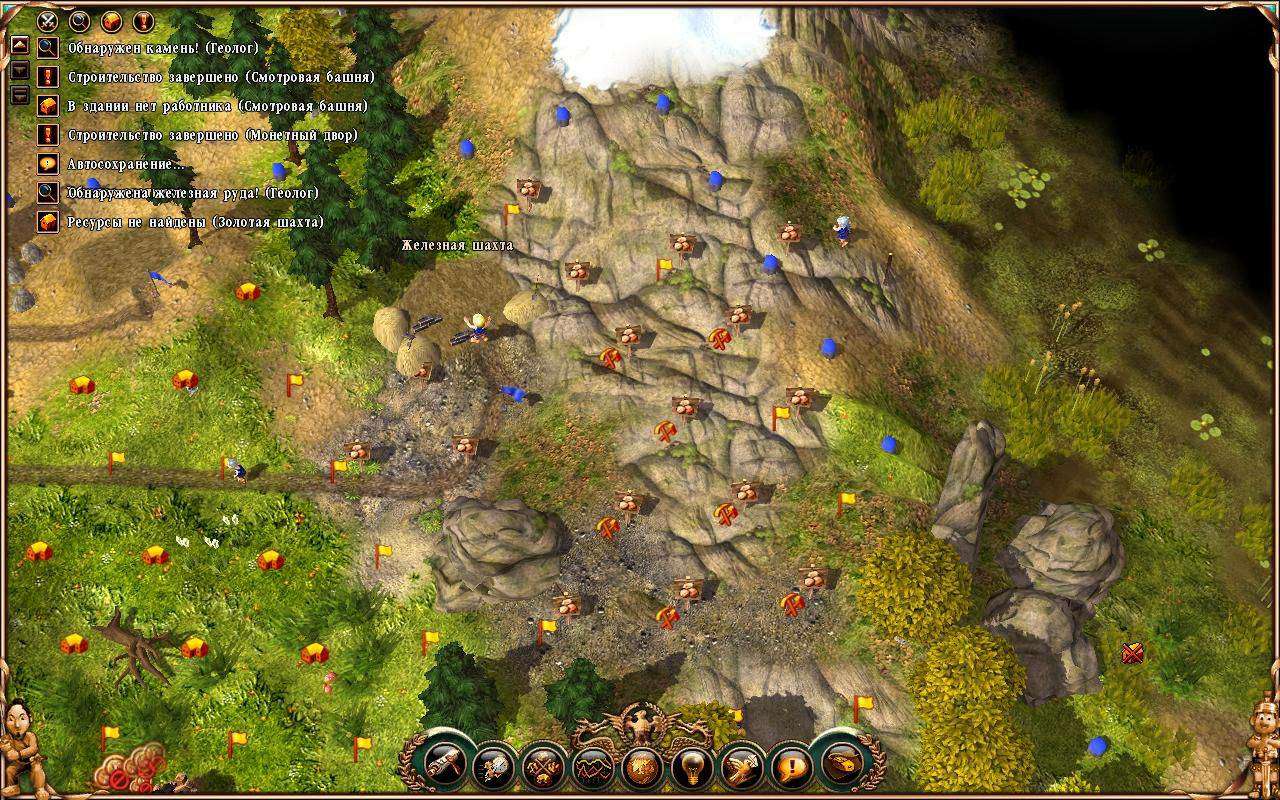Open the build menu hammer button
Viewport: 1280px width, 800px height.
tap(443, 765)
